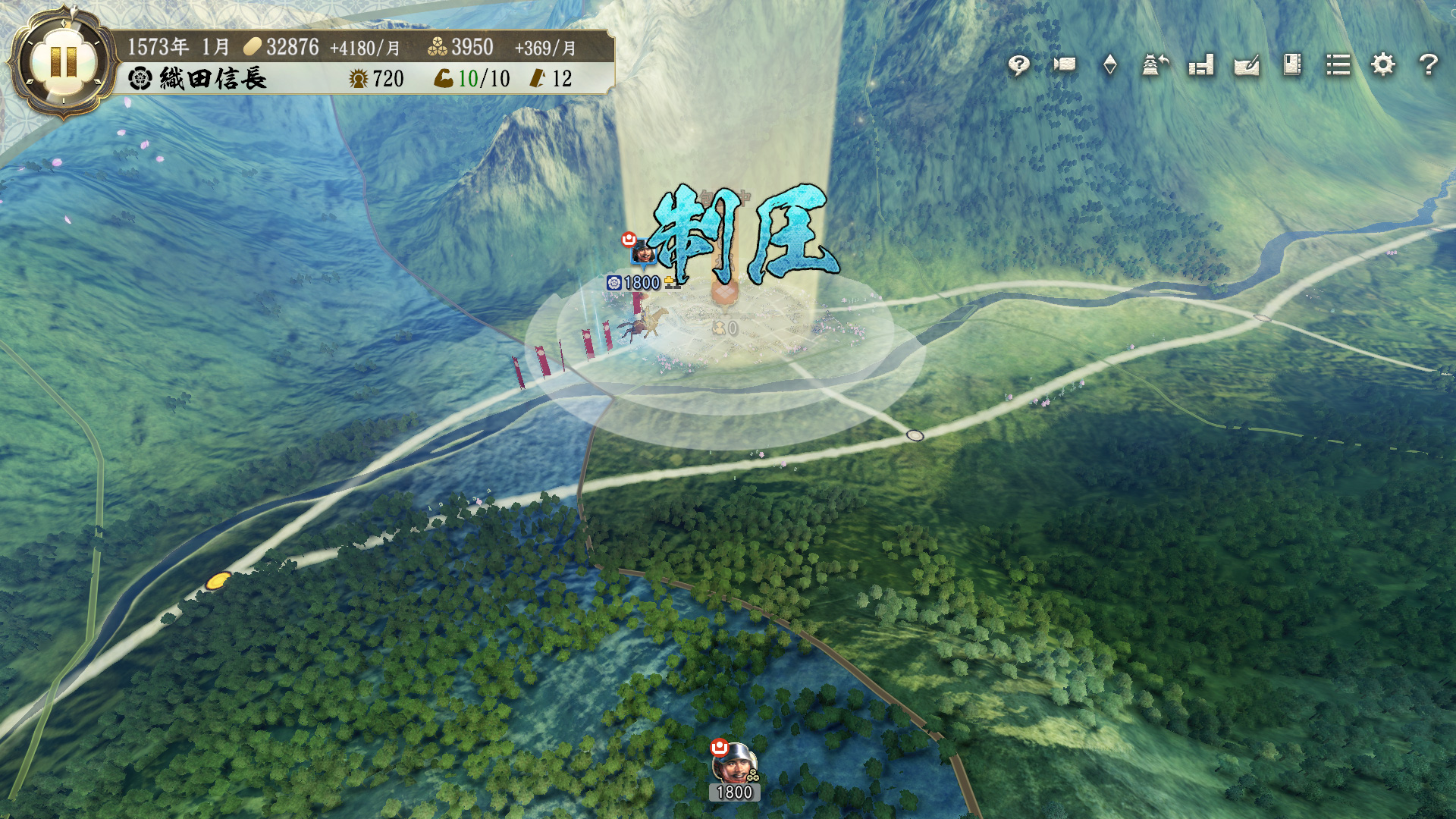Return to castle with the castle arrow icon
Image resolution: width=1456 pixels, height=819 pixels.
click(1155, 65)
